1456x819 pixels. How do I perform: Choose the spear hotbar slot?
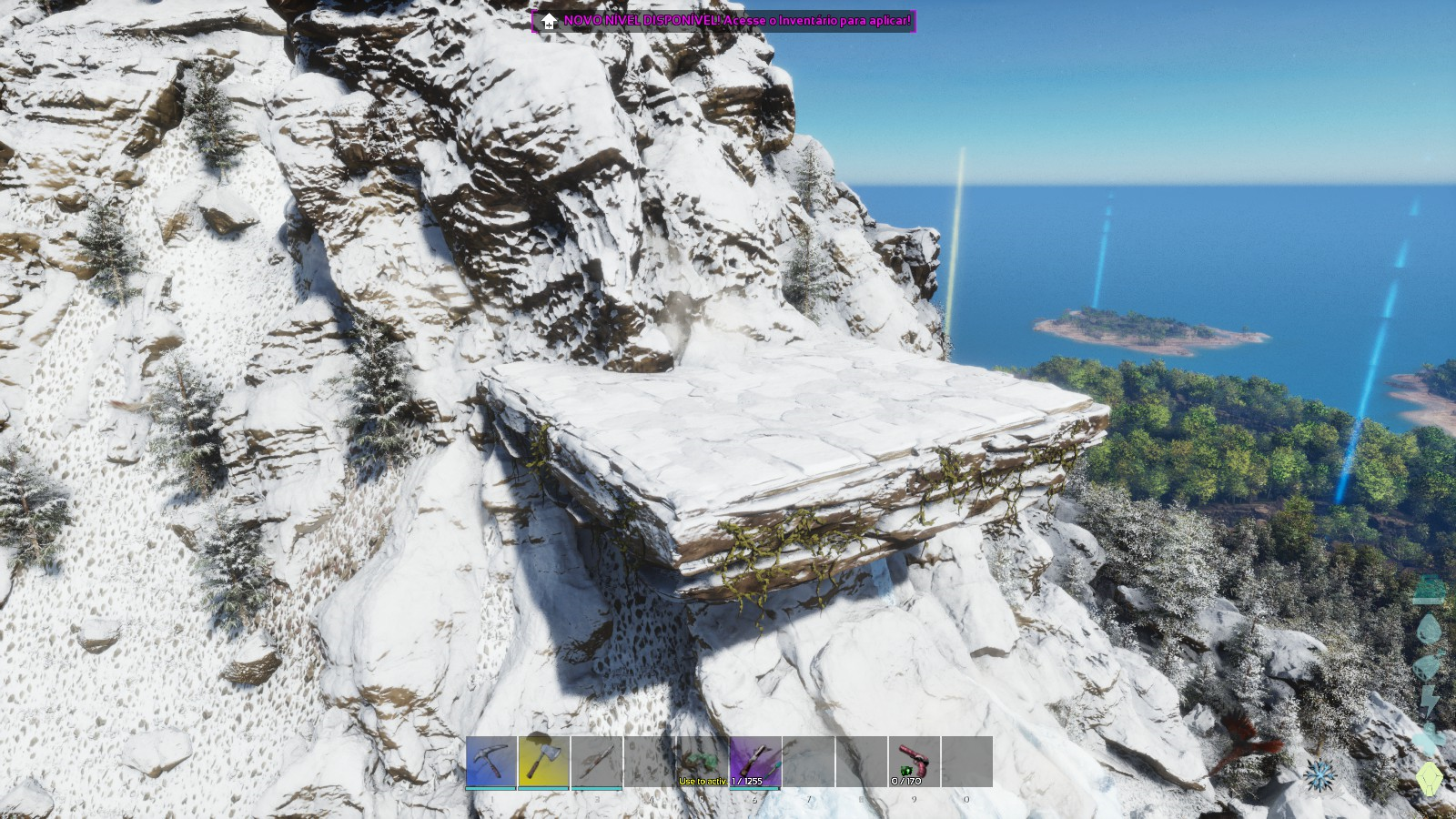tap(597, 762)
